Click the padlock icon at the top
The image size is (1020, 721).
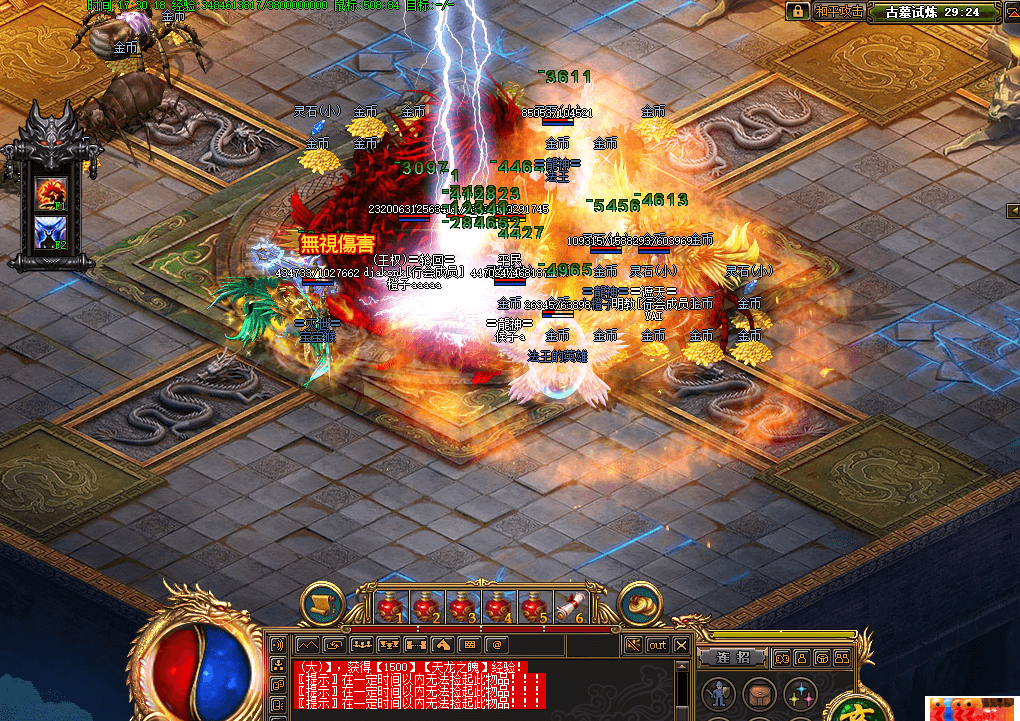(797, 12)
